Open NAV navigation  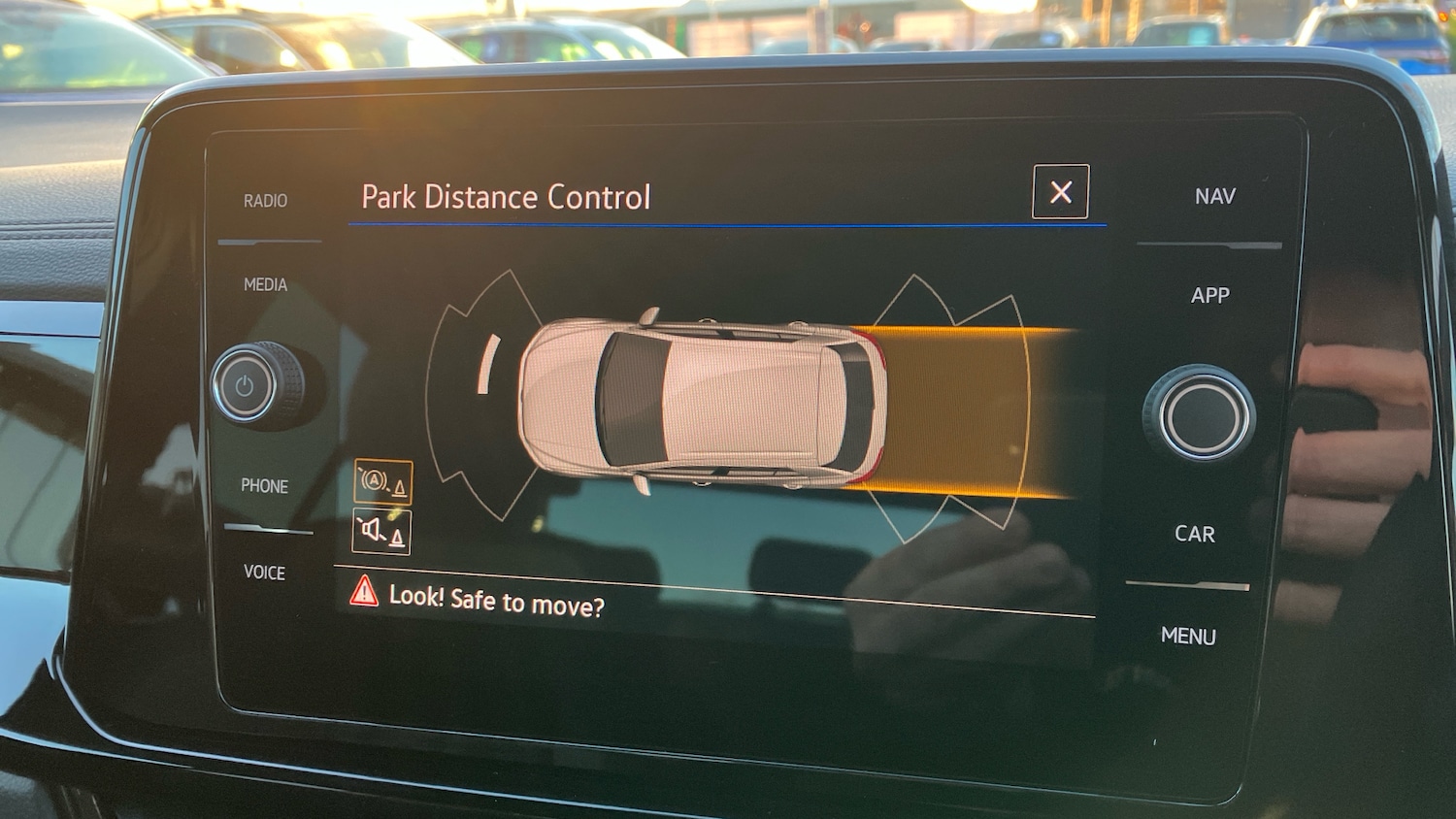point(1214,196)
